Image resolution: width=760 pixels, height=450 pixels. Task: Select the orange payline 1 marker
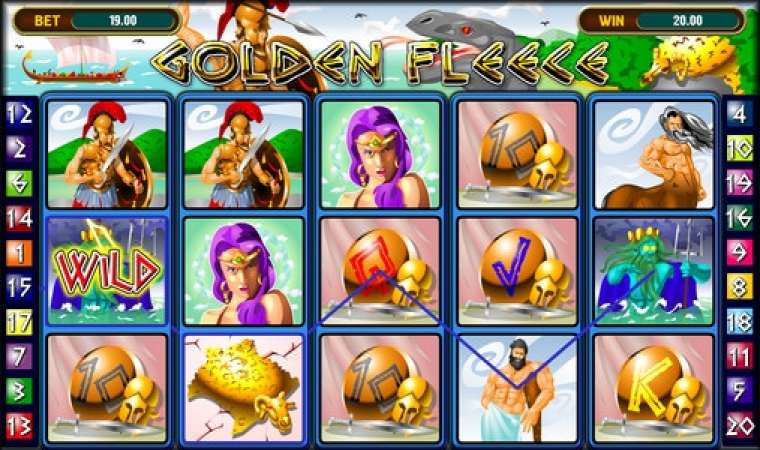[x=19, y=253]
